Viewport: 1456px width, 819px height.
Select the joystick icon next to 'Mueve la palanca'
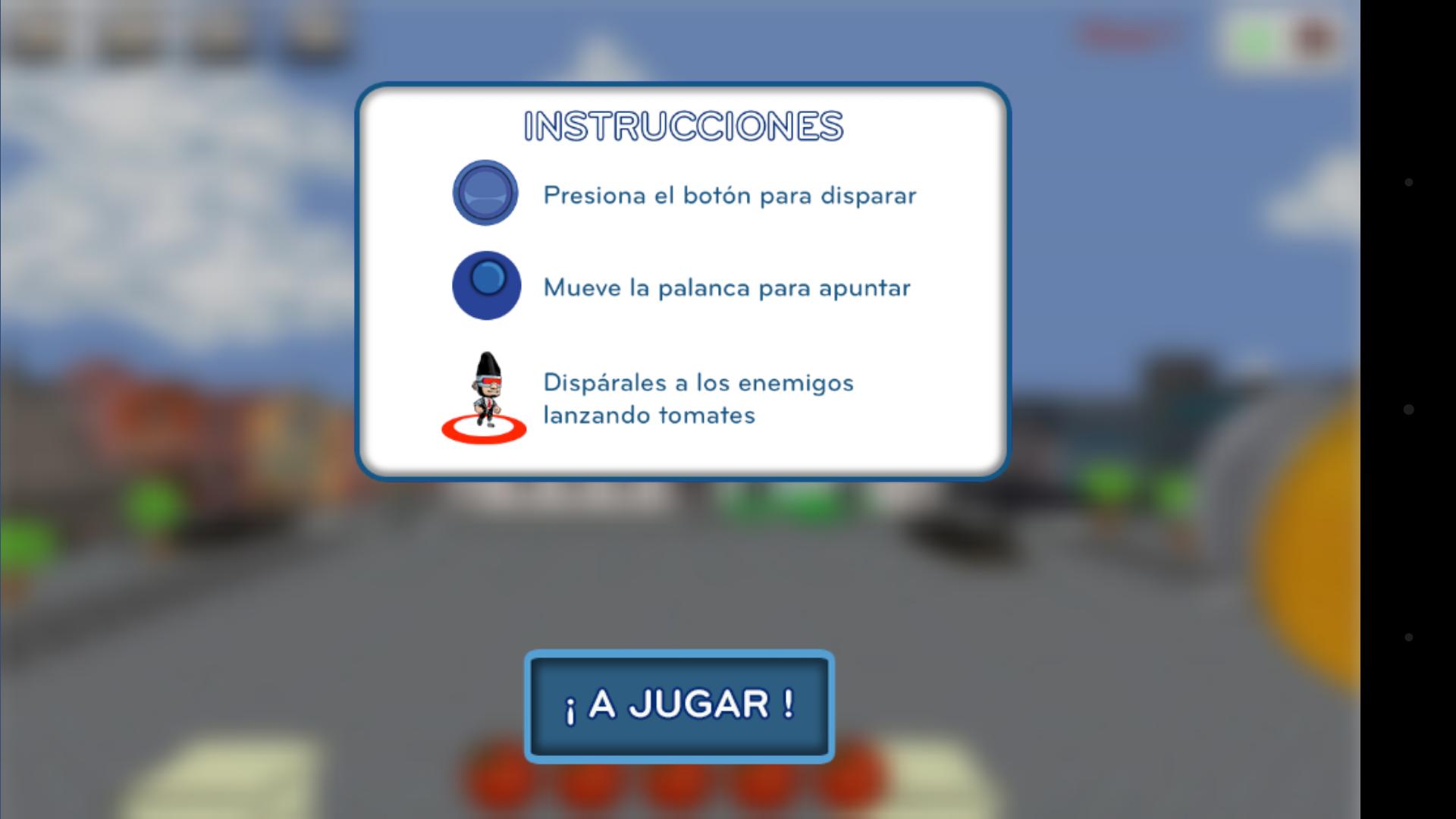[x=485, y=287]
